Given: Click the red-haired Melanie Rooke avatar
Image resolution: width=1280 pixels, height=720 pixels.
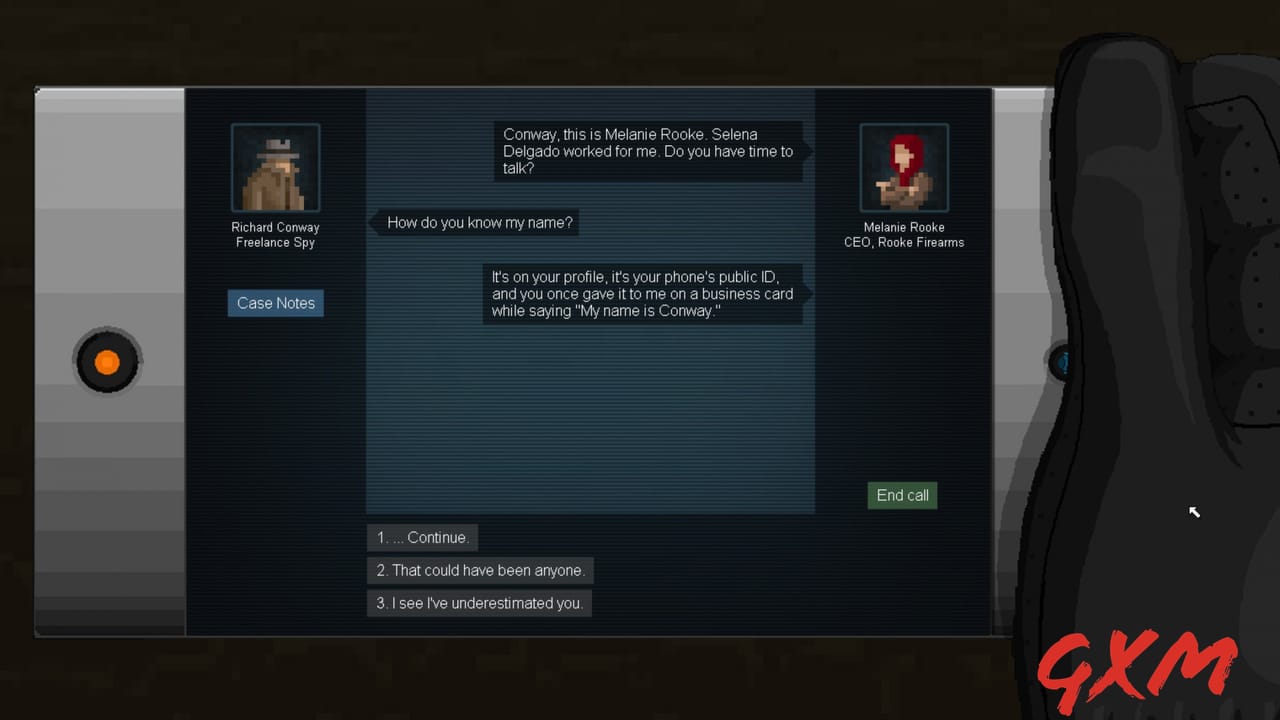Looking at the screenshot, I should pyautogui.click(x=903, y=167).
